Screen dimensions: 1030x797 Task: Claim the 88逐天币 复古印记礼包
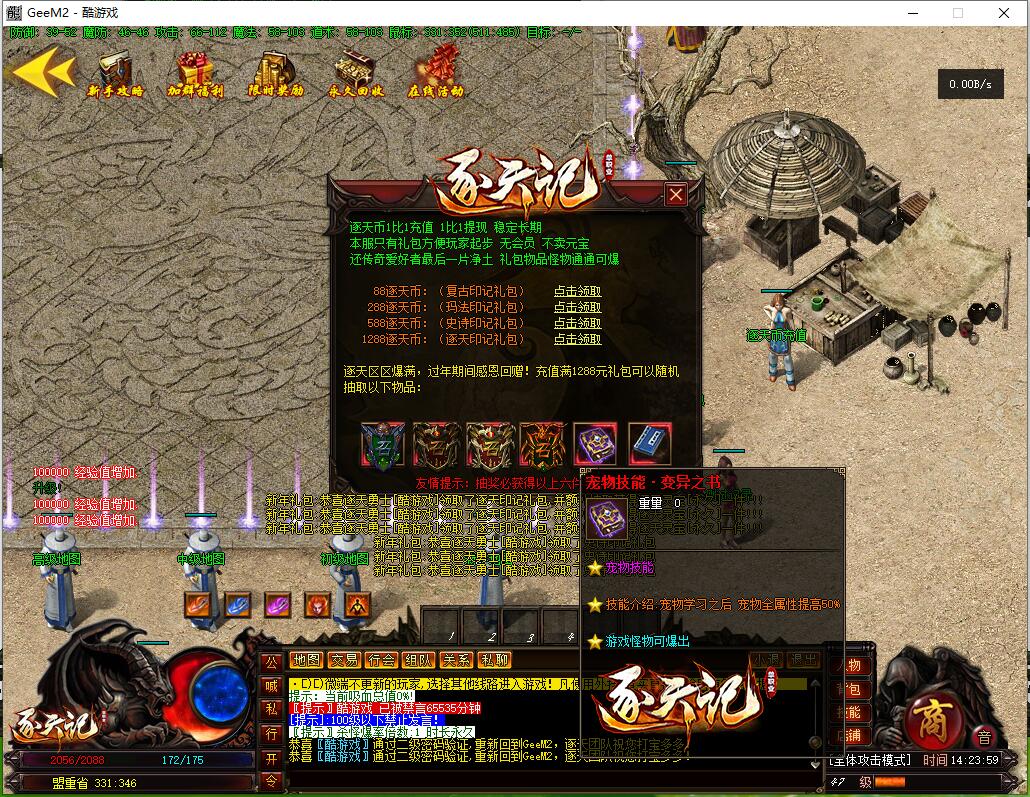pos(578,292)
